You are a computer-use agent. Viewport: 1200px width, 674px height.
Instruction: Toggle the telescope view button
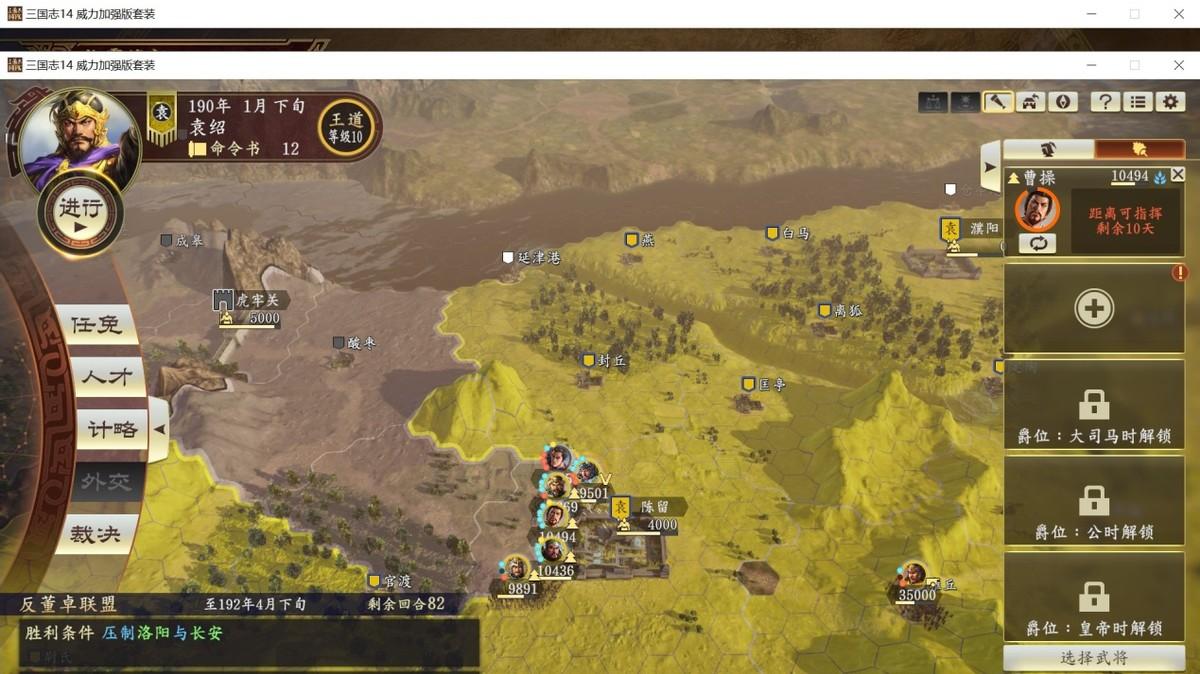click(997, 101)
